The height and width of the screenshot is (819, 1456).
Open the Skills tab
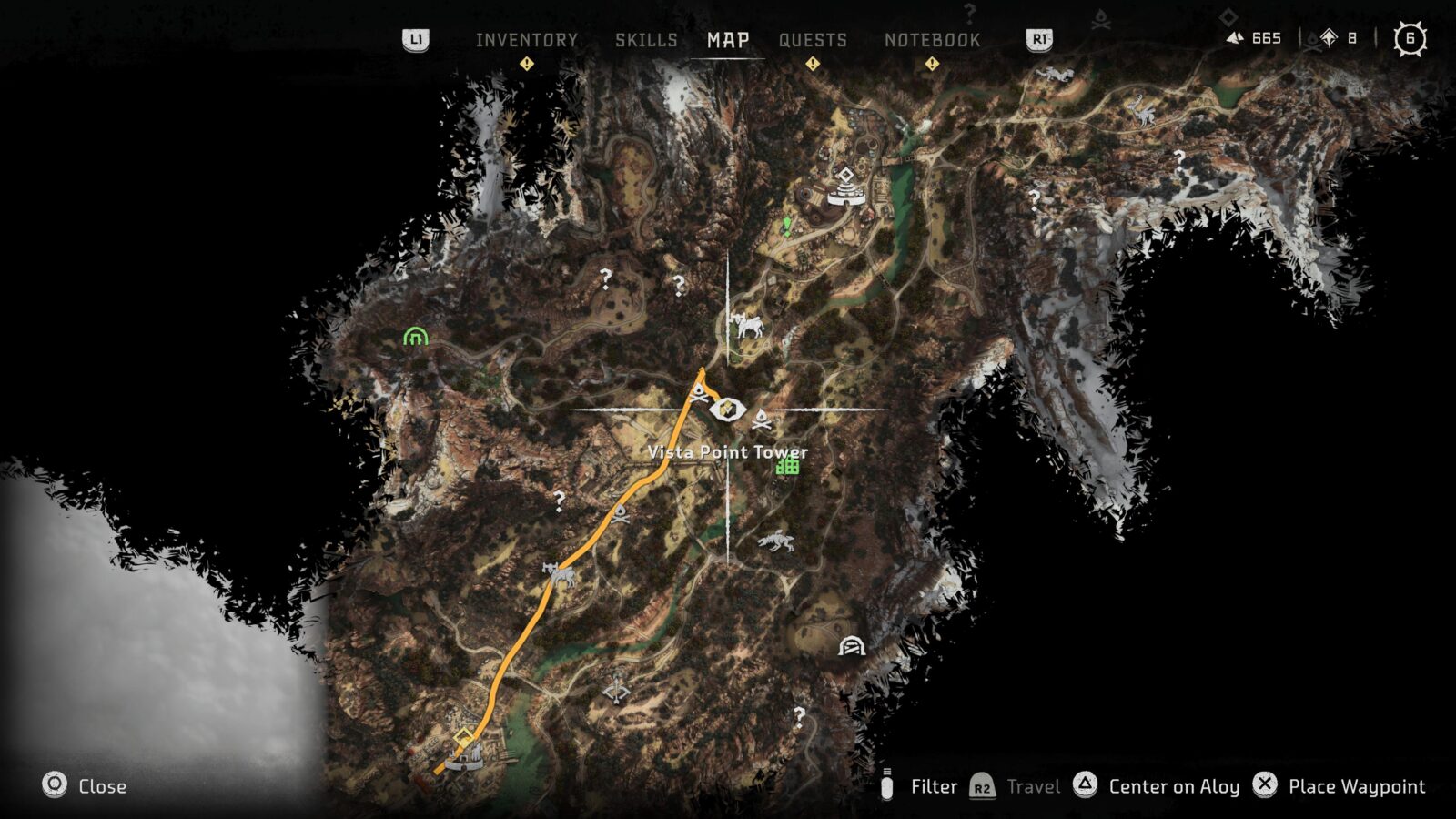(646, 40)
